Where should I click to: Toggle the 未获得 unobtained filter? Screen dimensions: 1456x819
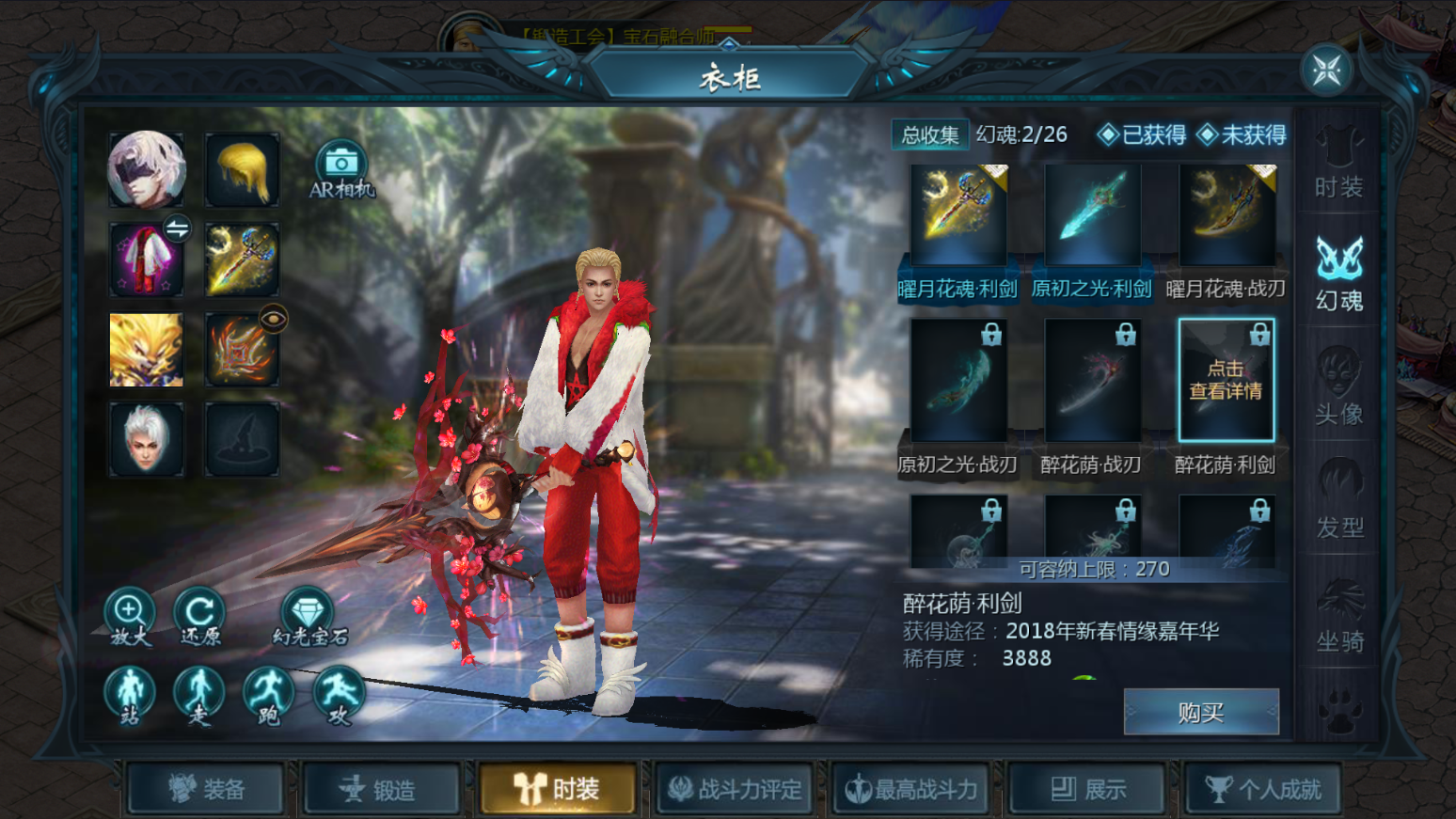pyautogui.click(x=1242, y=135)
